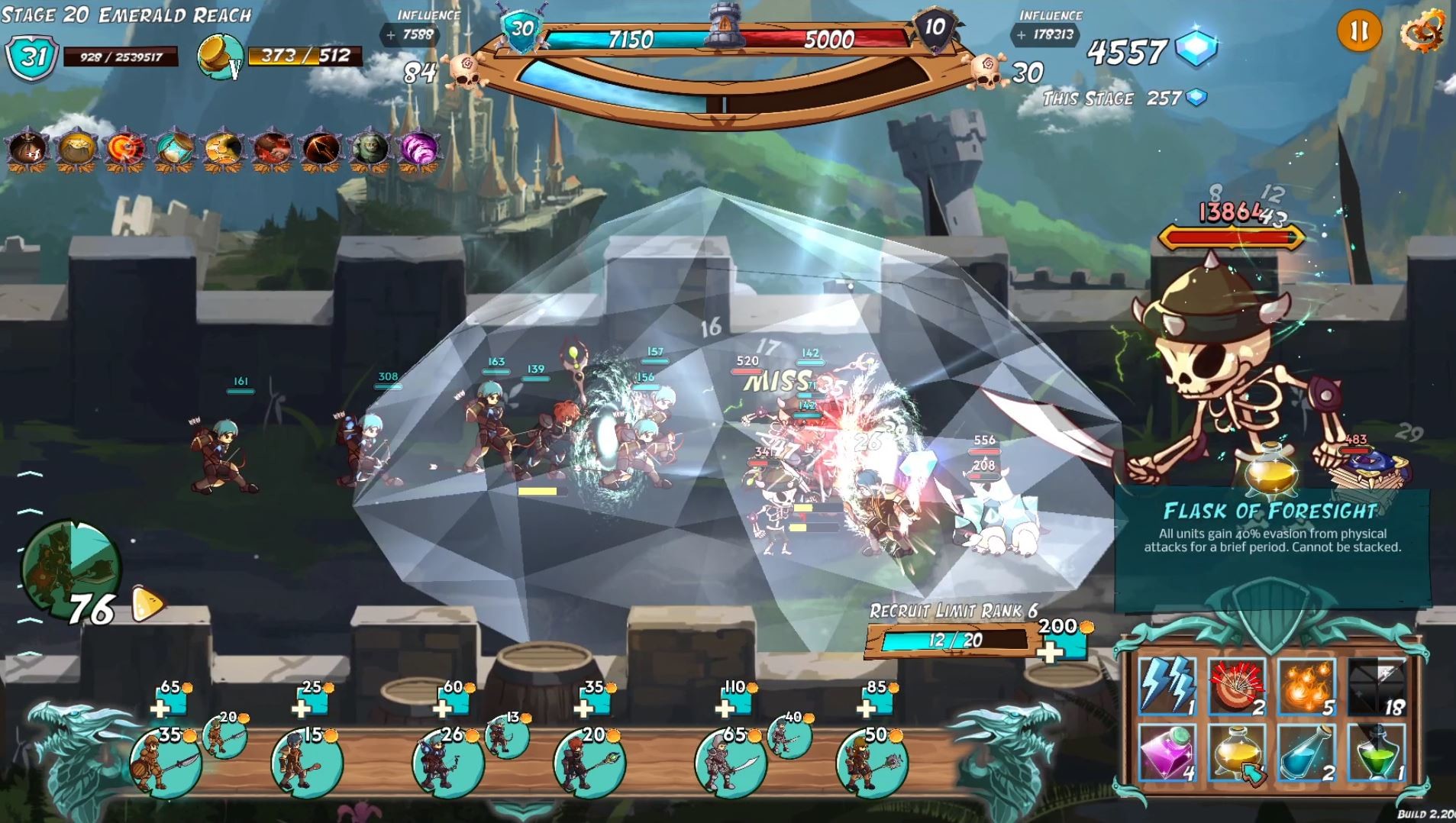Select the purple swirl buff medallion
Screen dimensions: 1456x823
[419, 147]
